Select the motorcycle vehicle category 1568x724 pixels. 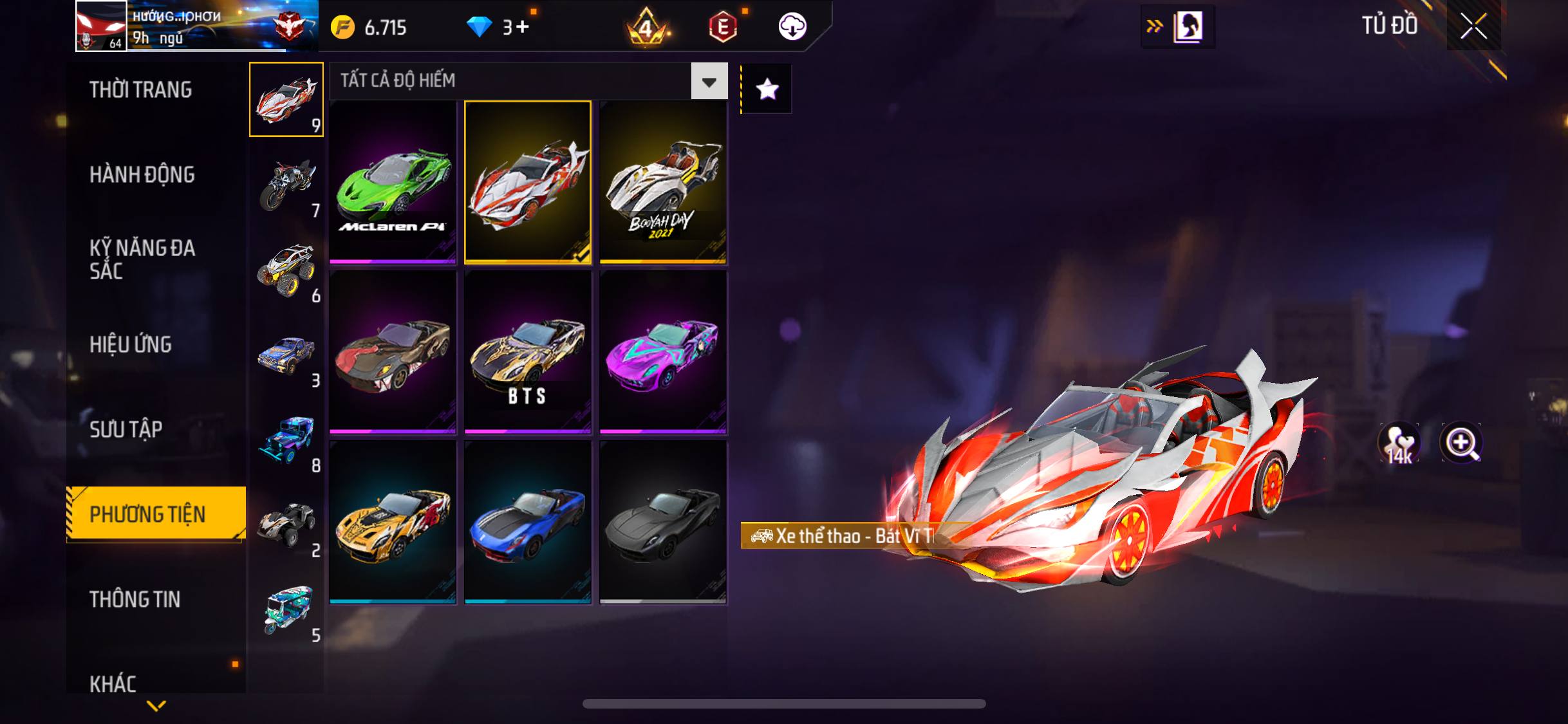click(287, 186)
